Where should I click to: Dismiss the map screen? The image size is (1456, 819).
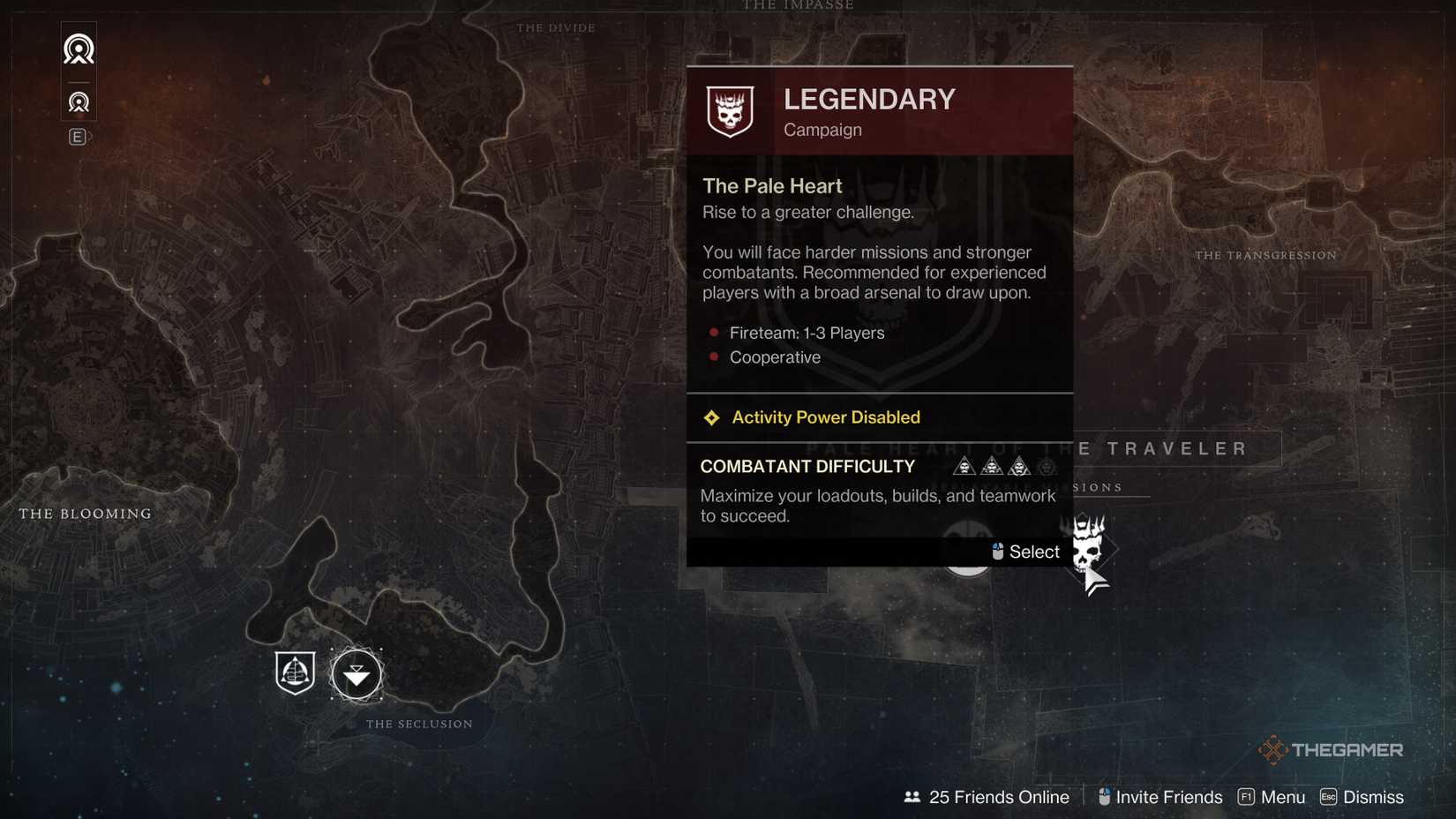[1362, 797]
